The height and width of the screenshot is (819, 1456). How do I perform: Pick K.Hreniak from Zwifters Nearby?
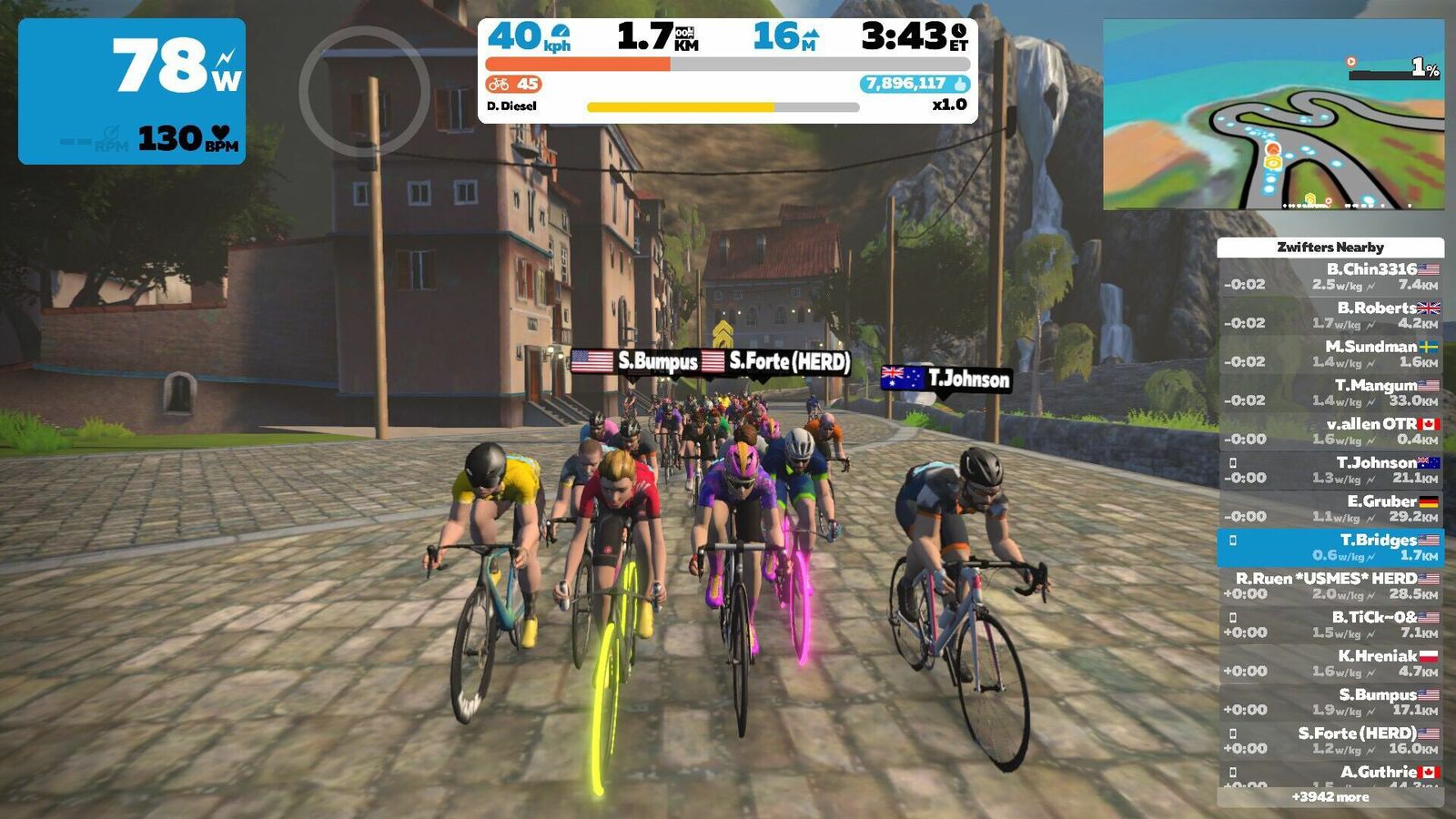coord(1330,663)
